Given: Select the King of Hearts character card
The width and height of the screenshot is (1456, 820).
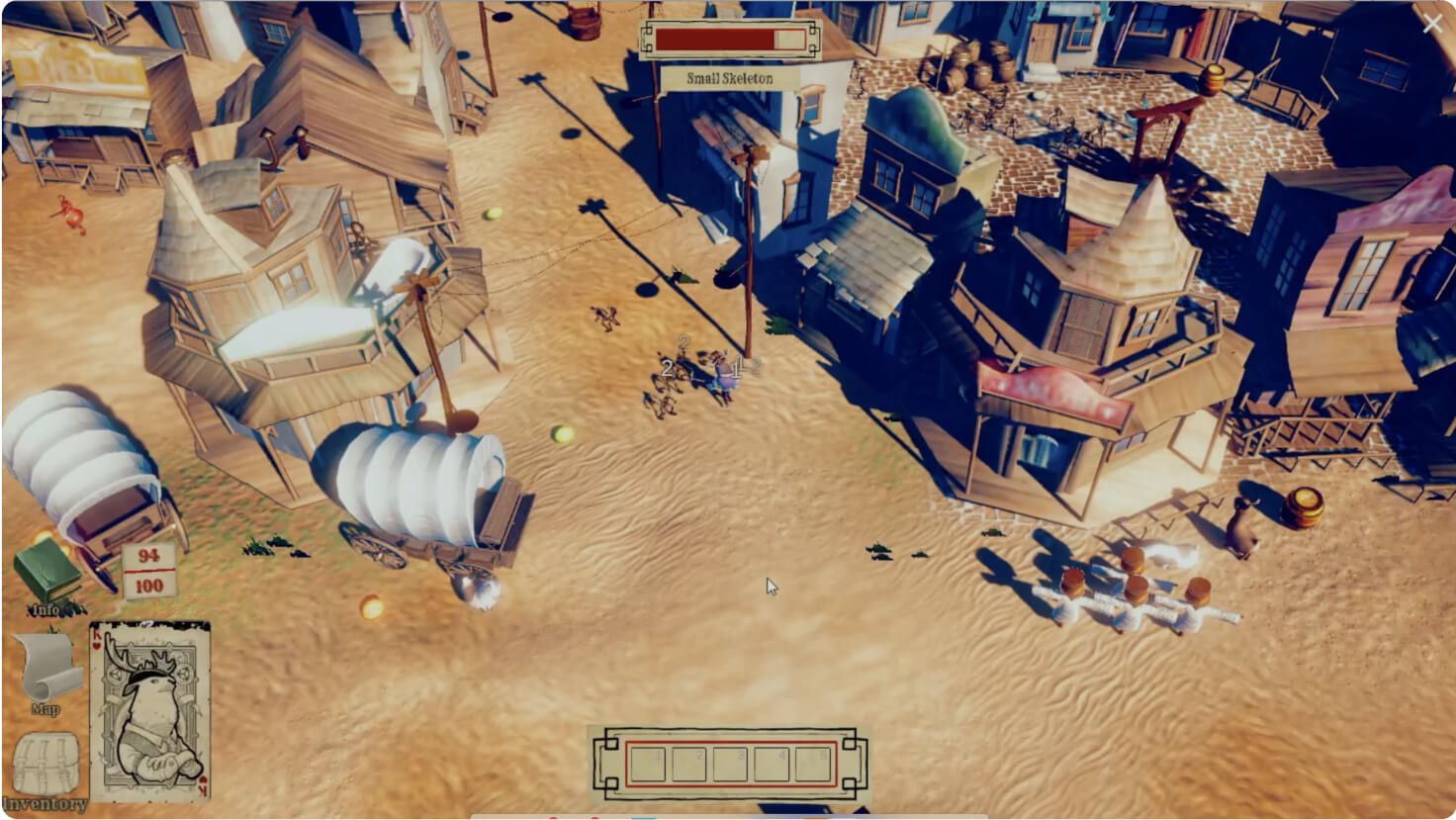Looking at the screenshot, I should pos(149,711).
